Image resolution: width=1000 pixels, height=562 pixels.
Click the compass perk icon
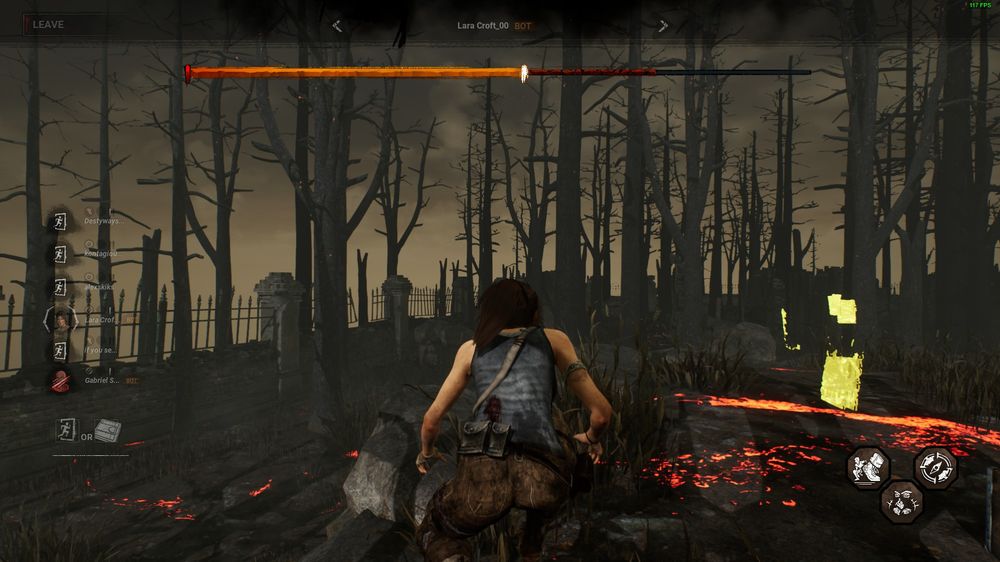pos(935,467)
